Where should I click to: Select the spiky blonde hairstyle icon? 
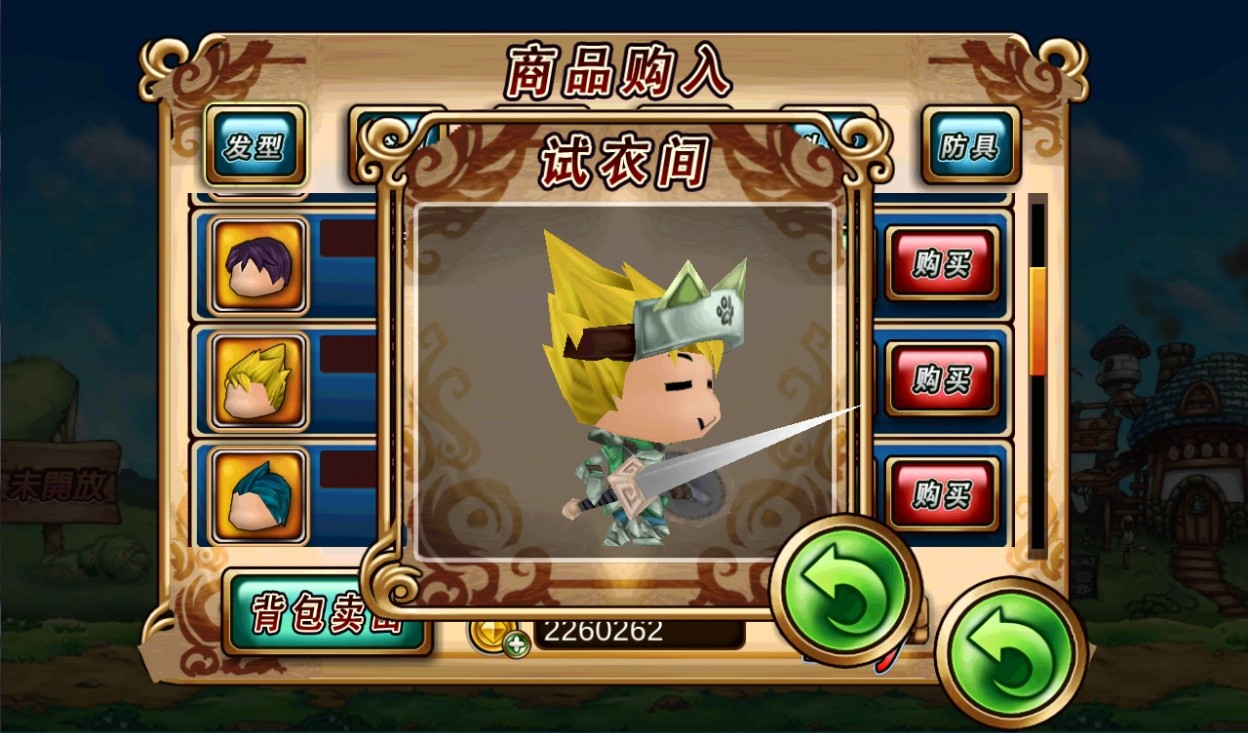point(259,380)
